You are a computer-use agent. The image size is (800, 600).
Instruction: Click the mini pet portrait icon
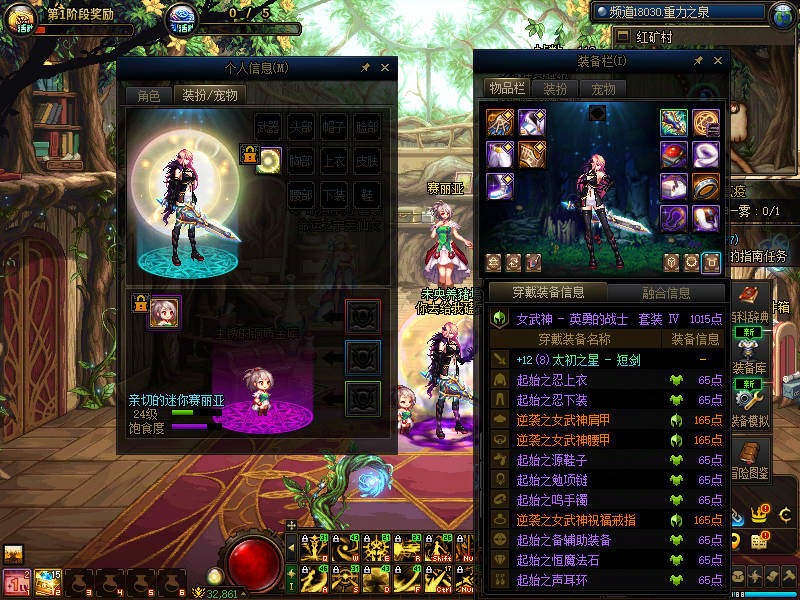165,311
